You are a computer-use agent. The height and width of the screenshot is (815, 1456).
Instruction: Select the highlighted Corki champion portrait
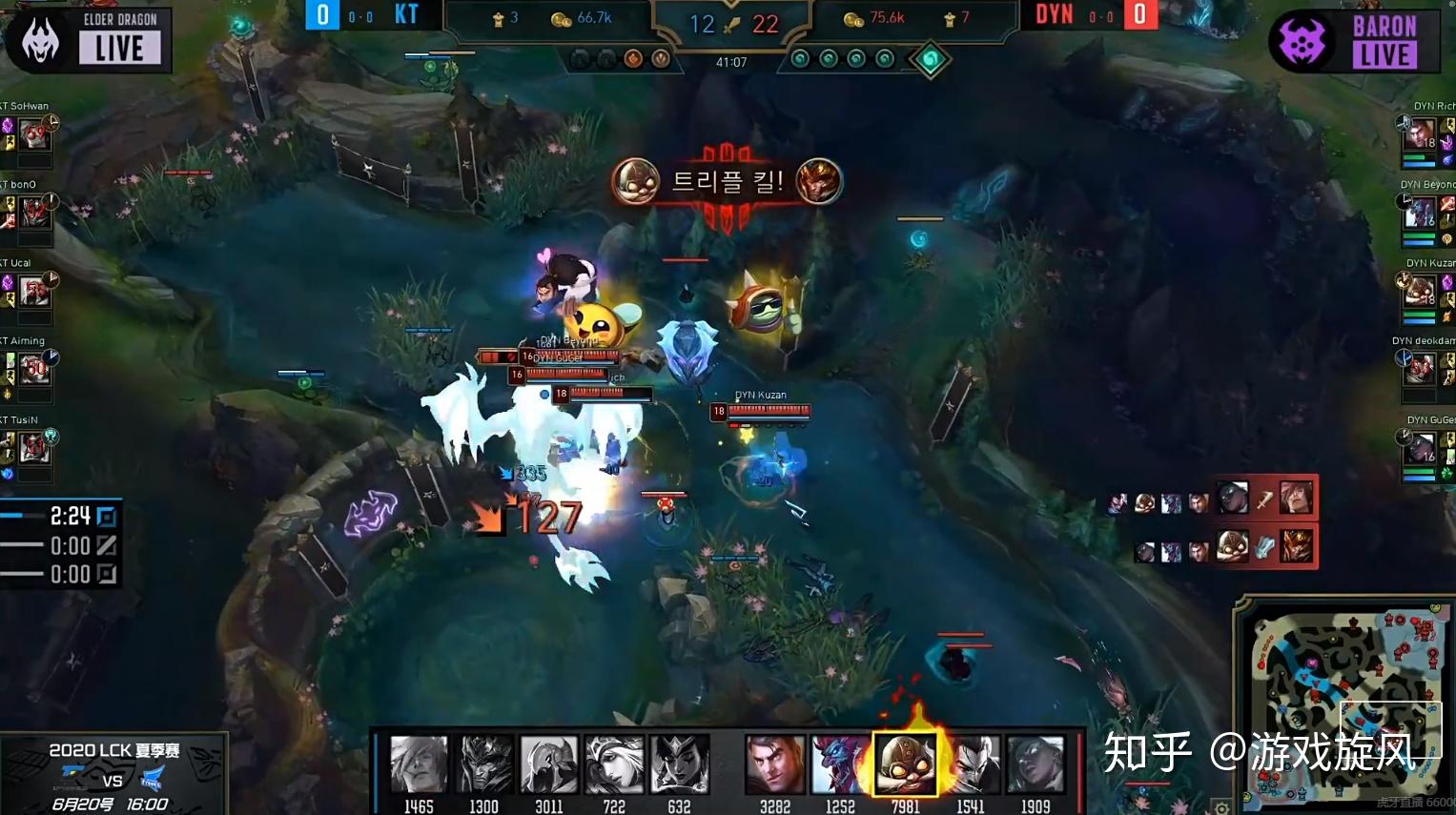(x=905, y=763)
